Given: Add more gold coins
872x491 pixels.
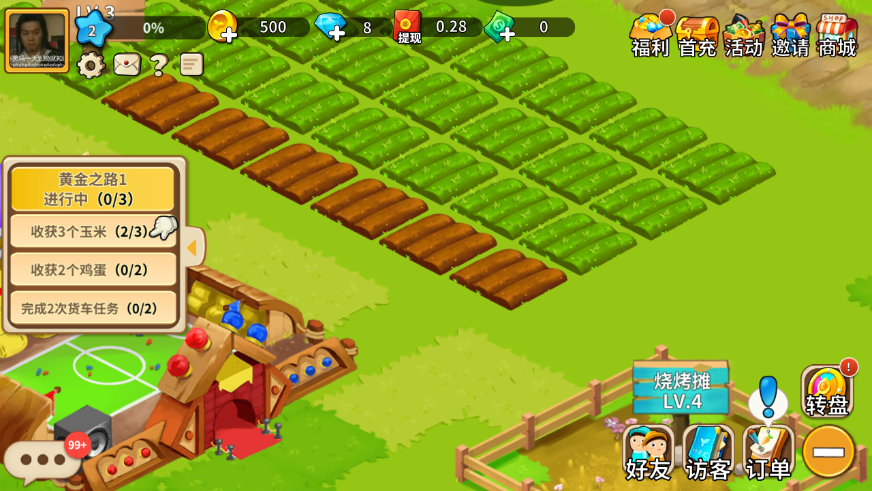Looking at the screenshot, I should click(x=223, y=27).
